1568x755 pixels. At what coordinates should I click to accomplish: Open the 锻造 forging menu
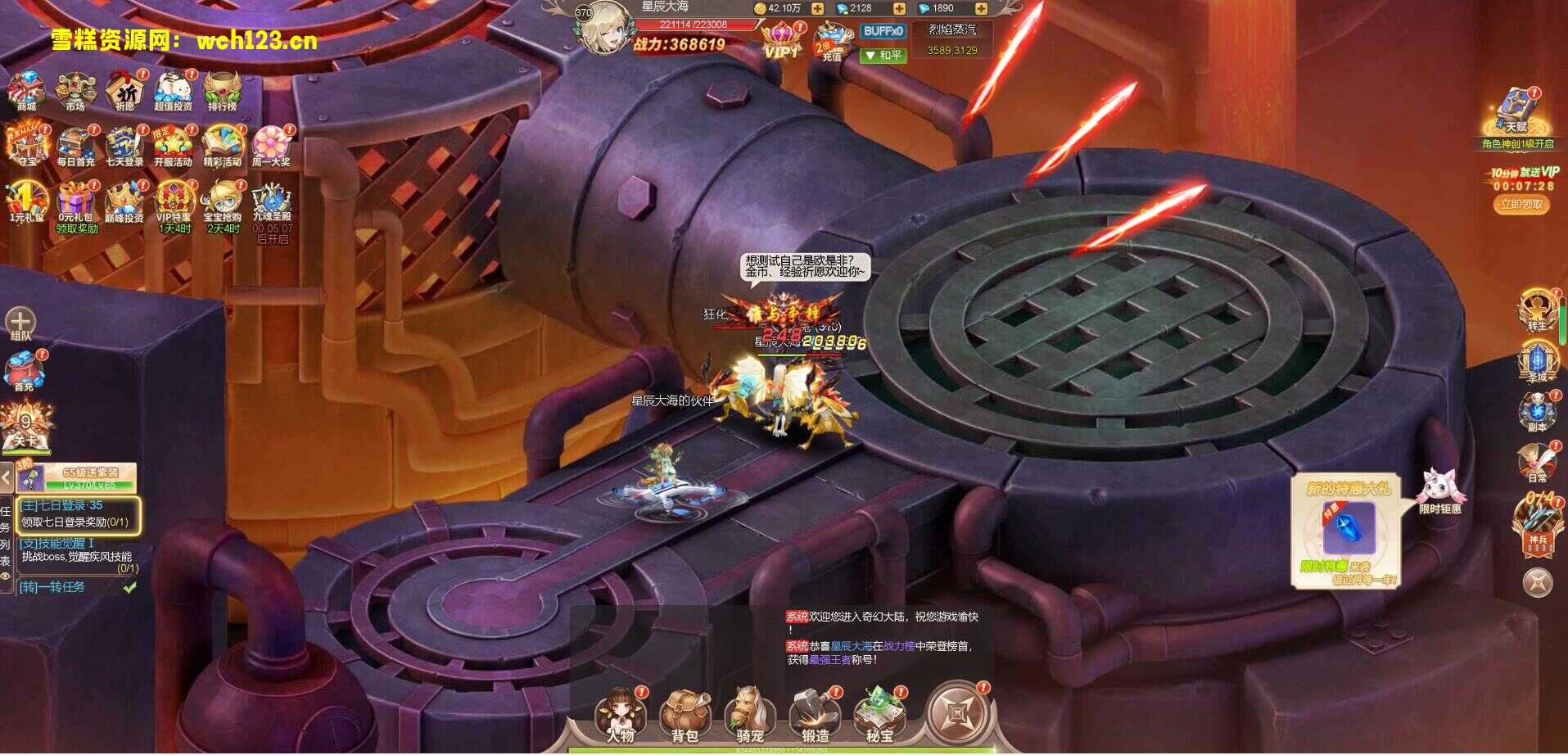[815, 713]
